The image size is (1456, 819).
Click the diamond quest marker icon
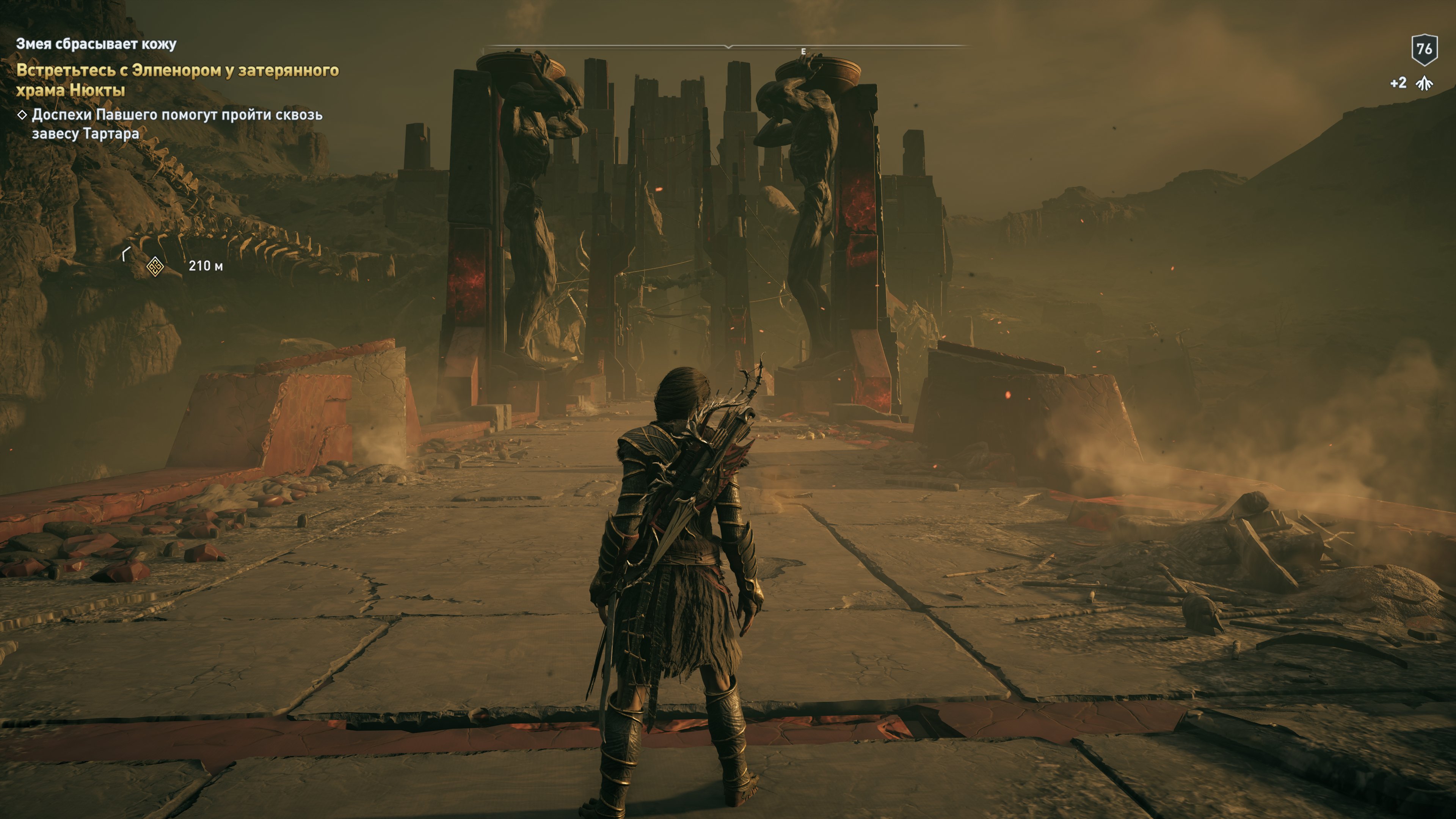coord(155,266)
